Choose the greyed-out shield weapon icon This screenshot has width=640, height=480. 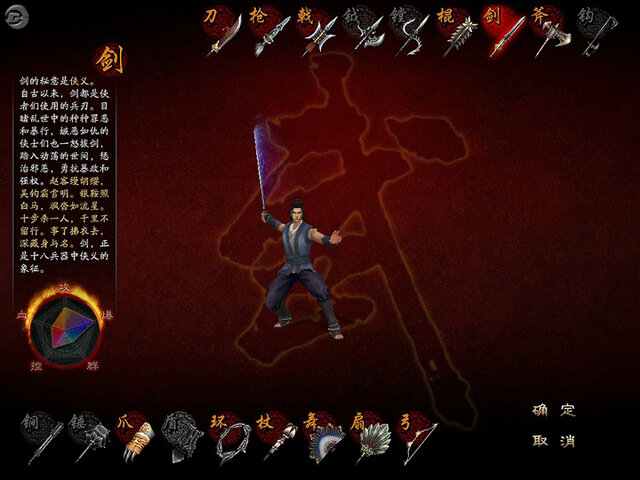(x=184, y=438)
